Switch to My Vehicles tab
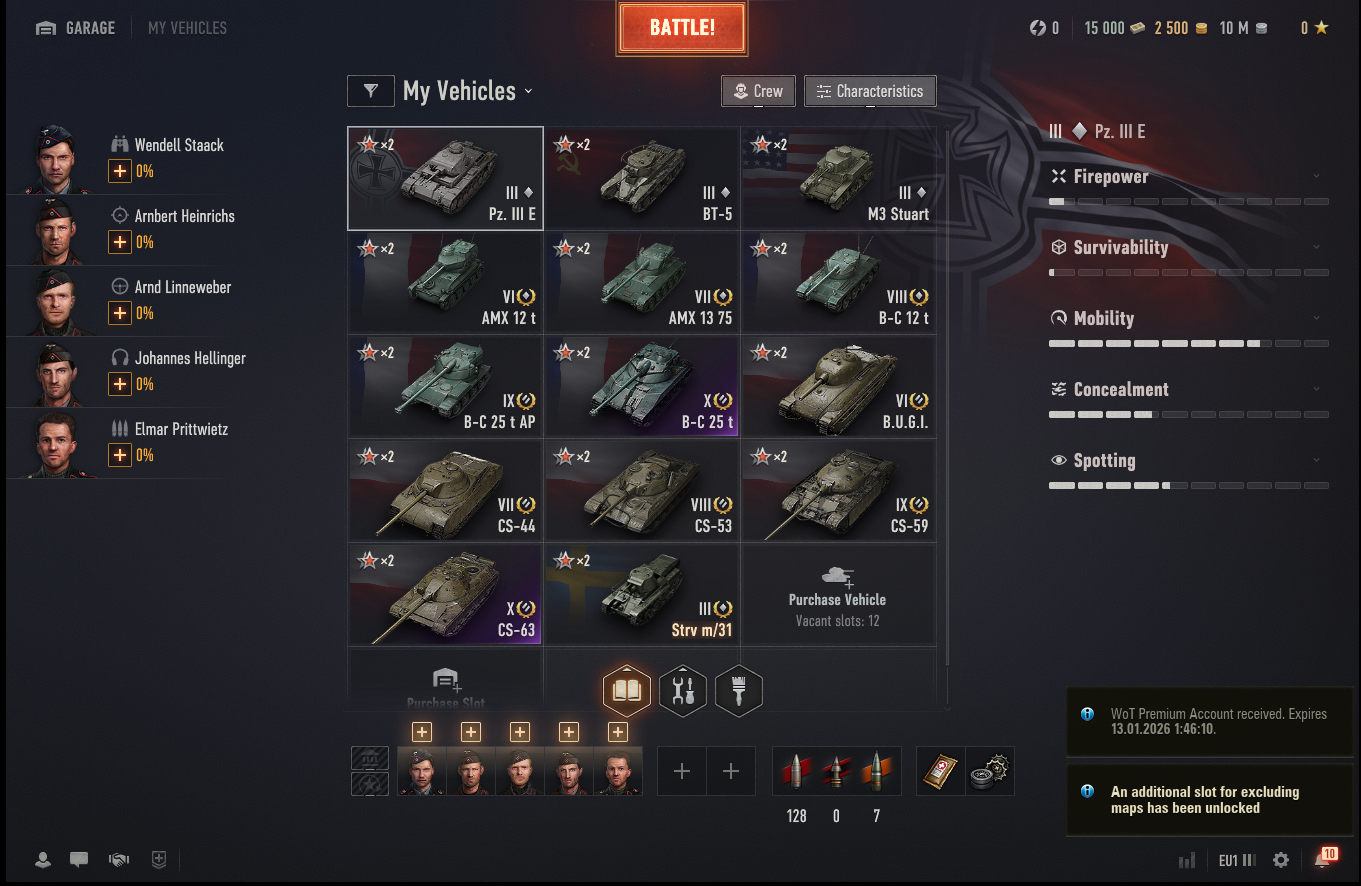This screenshot has width=1361, height=886. [x=187, y=28]
